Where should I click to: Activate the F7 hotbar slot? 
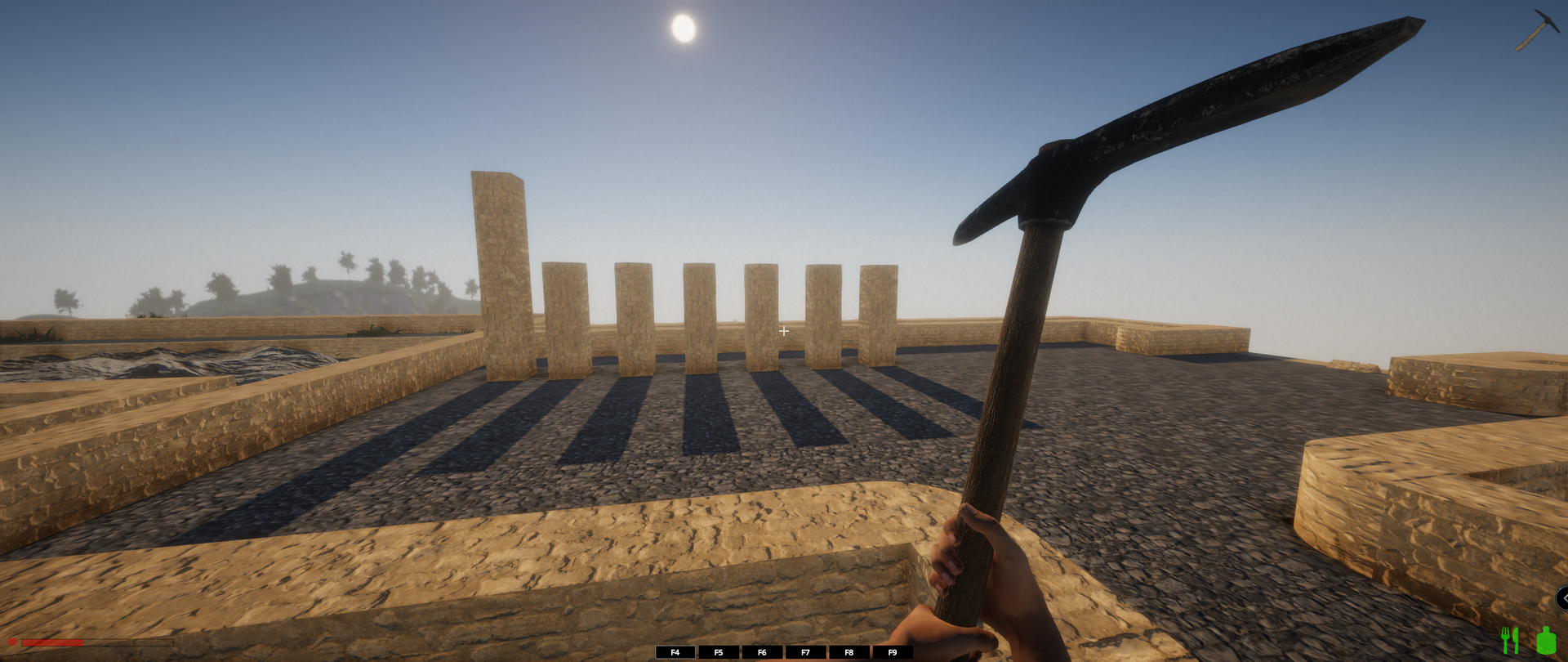click(x=805, y=652)
